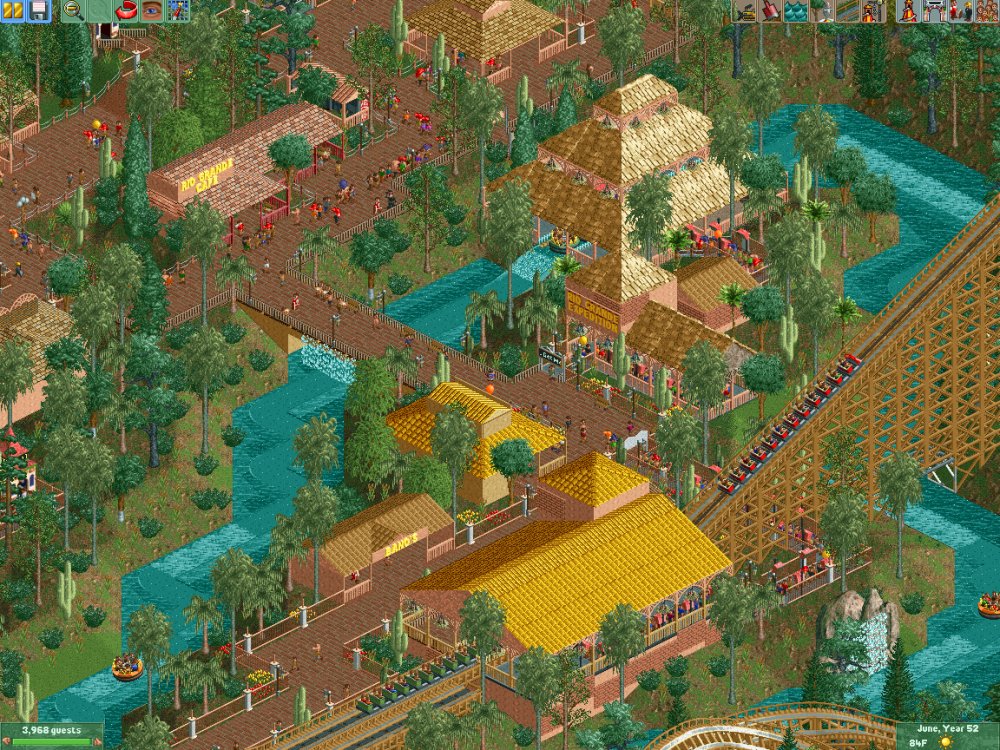Open the new ride construction window
Image resolution: width=1000 pixels, height=750 pixels.
click(871, 11)
